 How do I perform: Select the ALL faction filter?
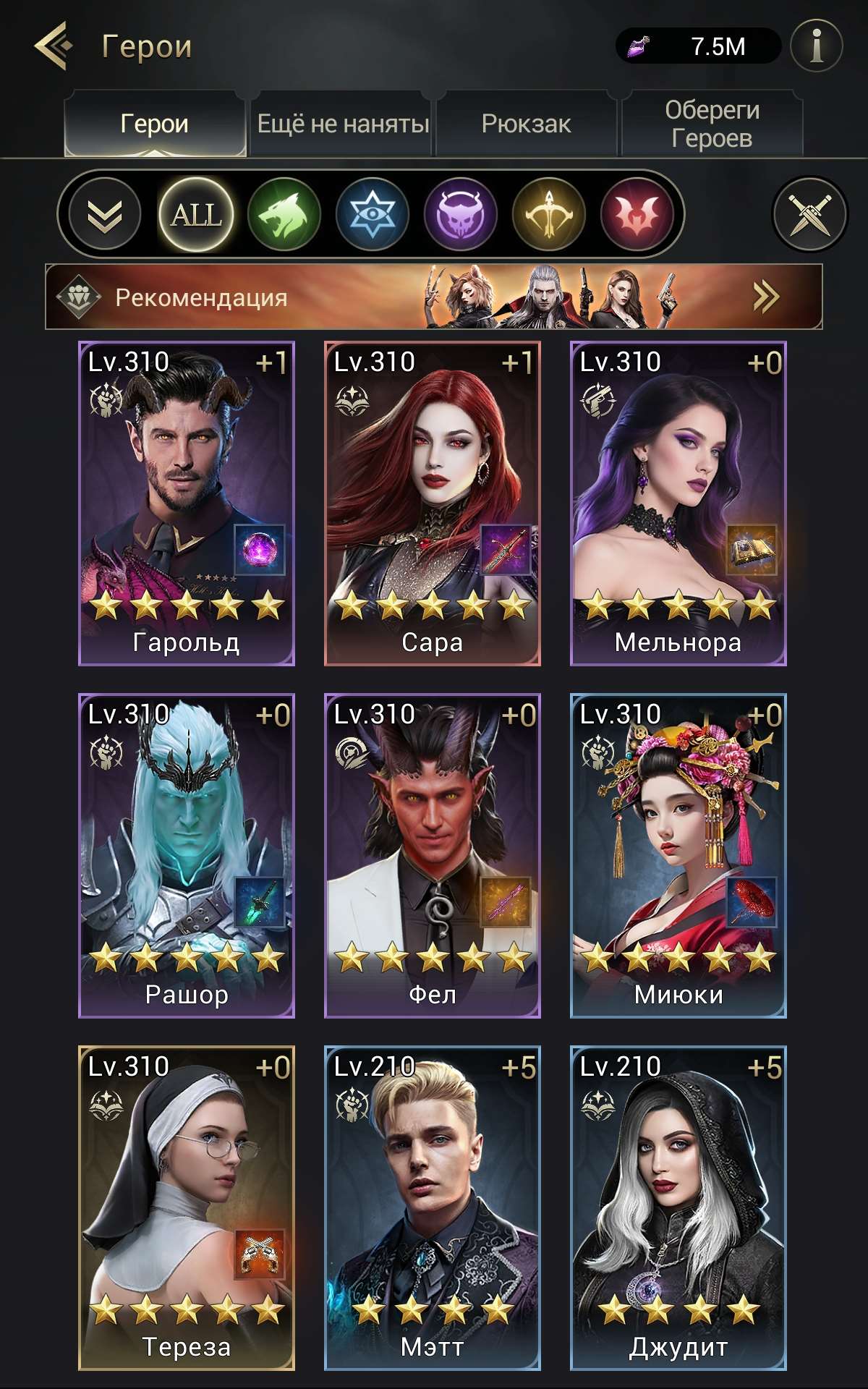click(x=195, y=214)
